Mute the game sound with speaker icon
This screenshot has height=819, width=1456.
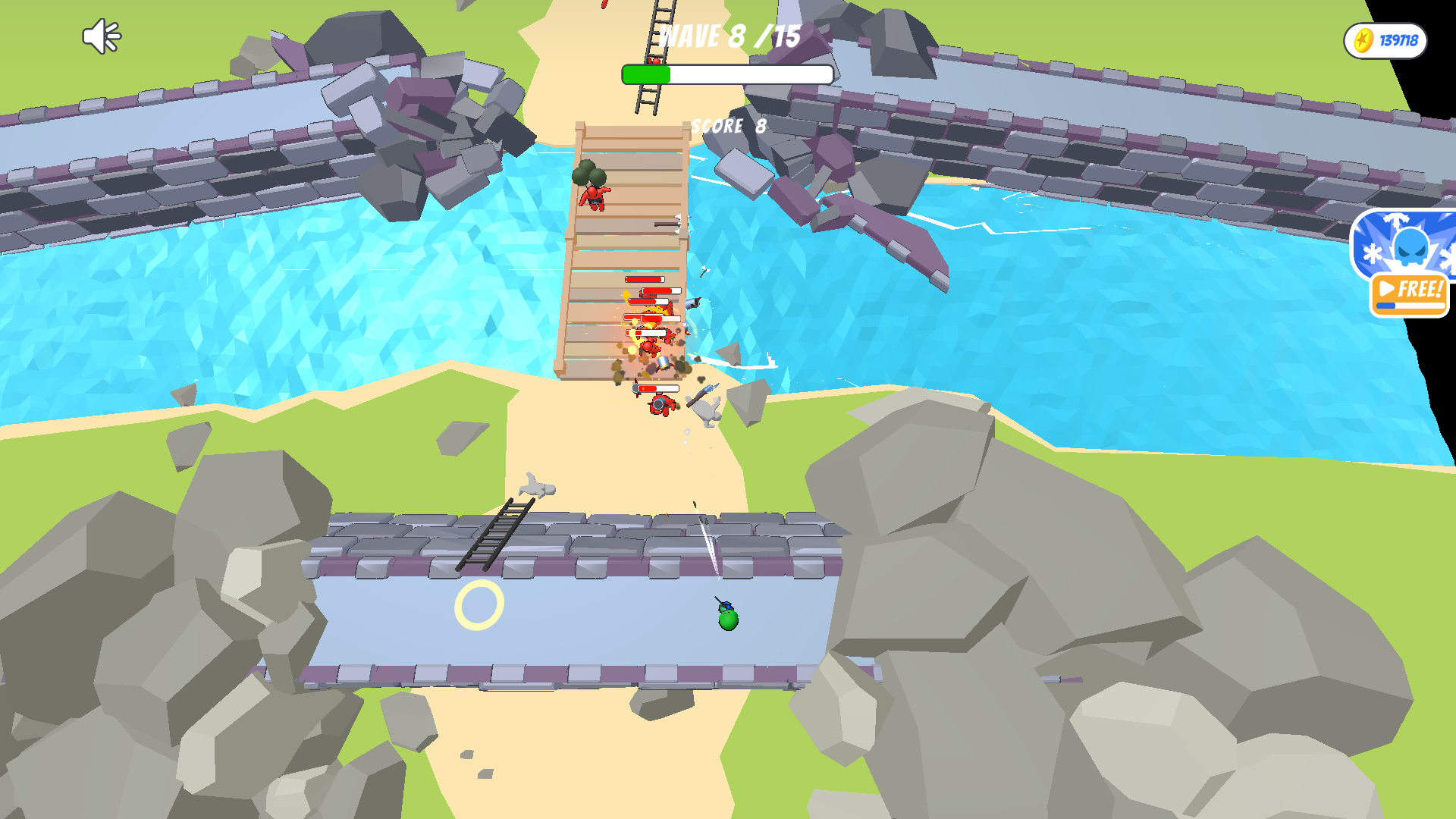click(102, 34)
